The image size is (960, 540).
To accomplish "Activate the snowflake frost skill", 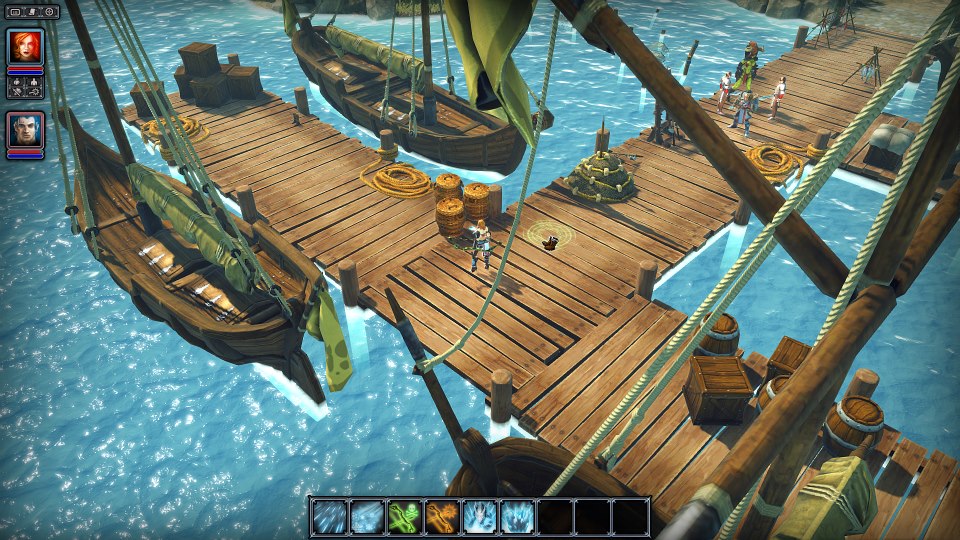I will [367, 516].
